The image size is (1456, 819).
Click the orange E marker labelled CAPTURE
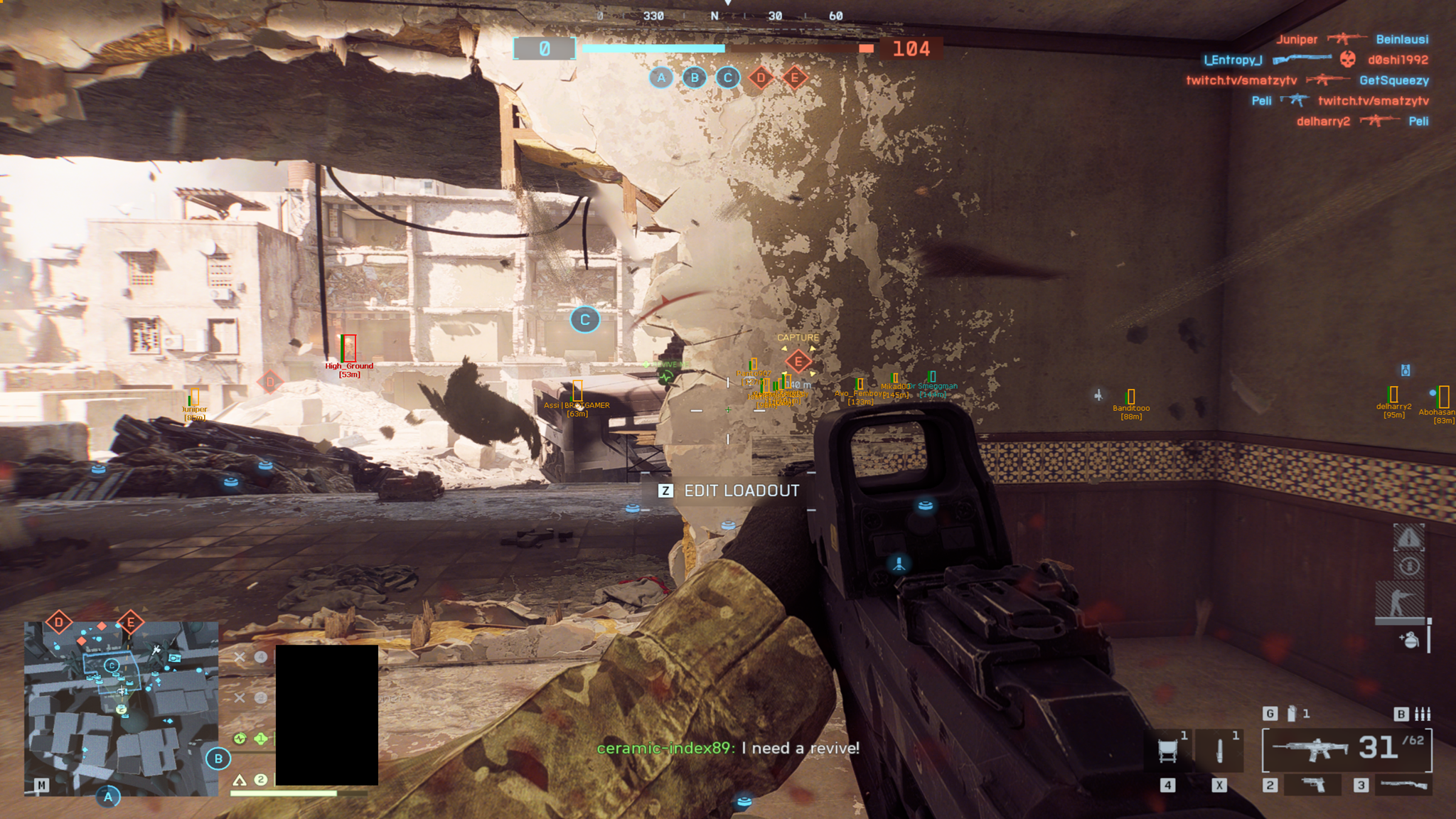tap(798, 361)
